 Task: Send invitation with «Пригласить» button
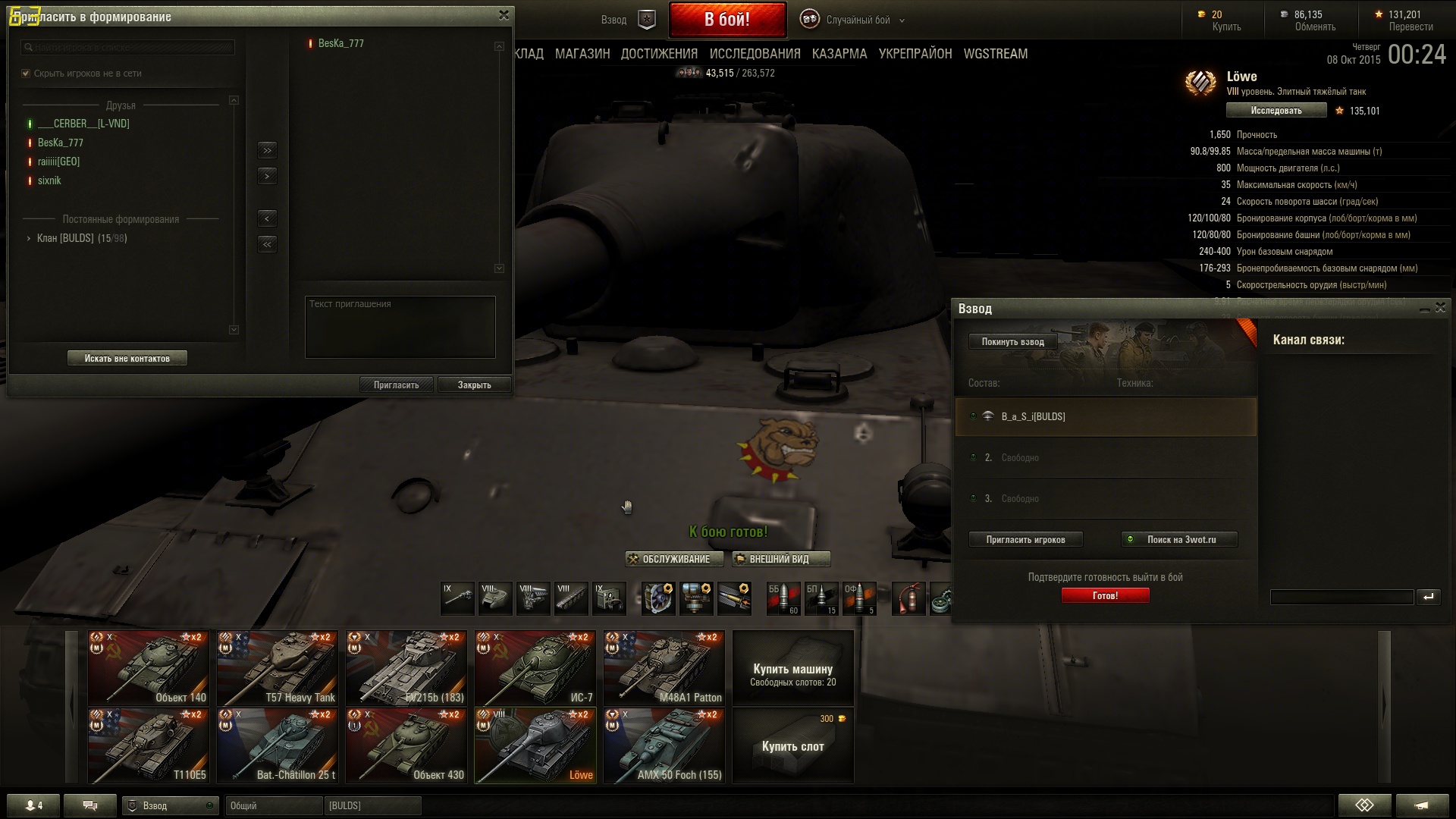[x=396, y=384]
